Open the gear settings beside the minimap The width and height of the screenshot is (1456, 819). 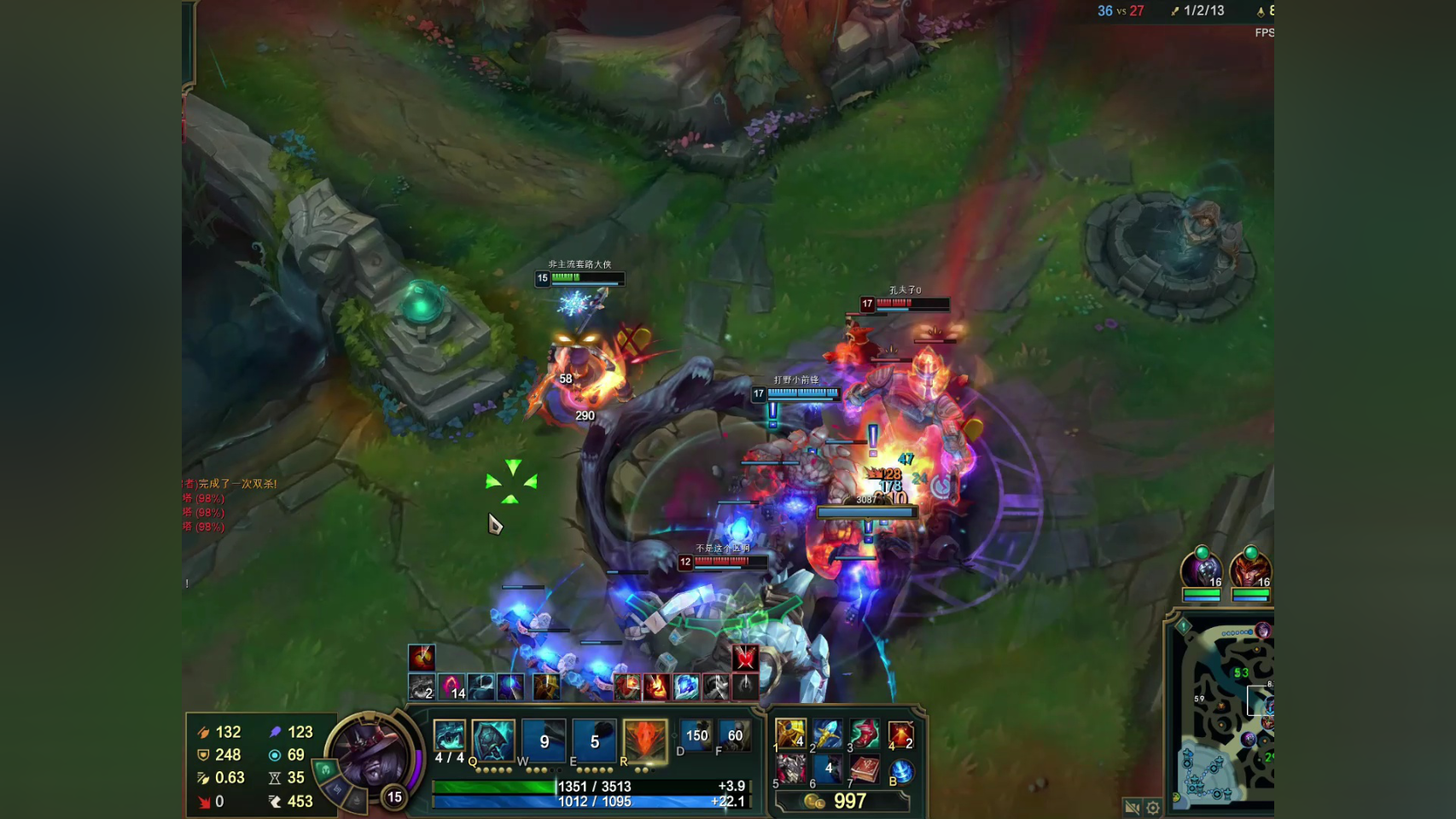click(x=1153, y=807)
